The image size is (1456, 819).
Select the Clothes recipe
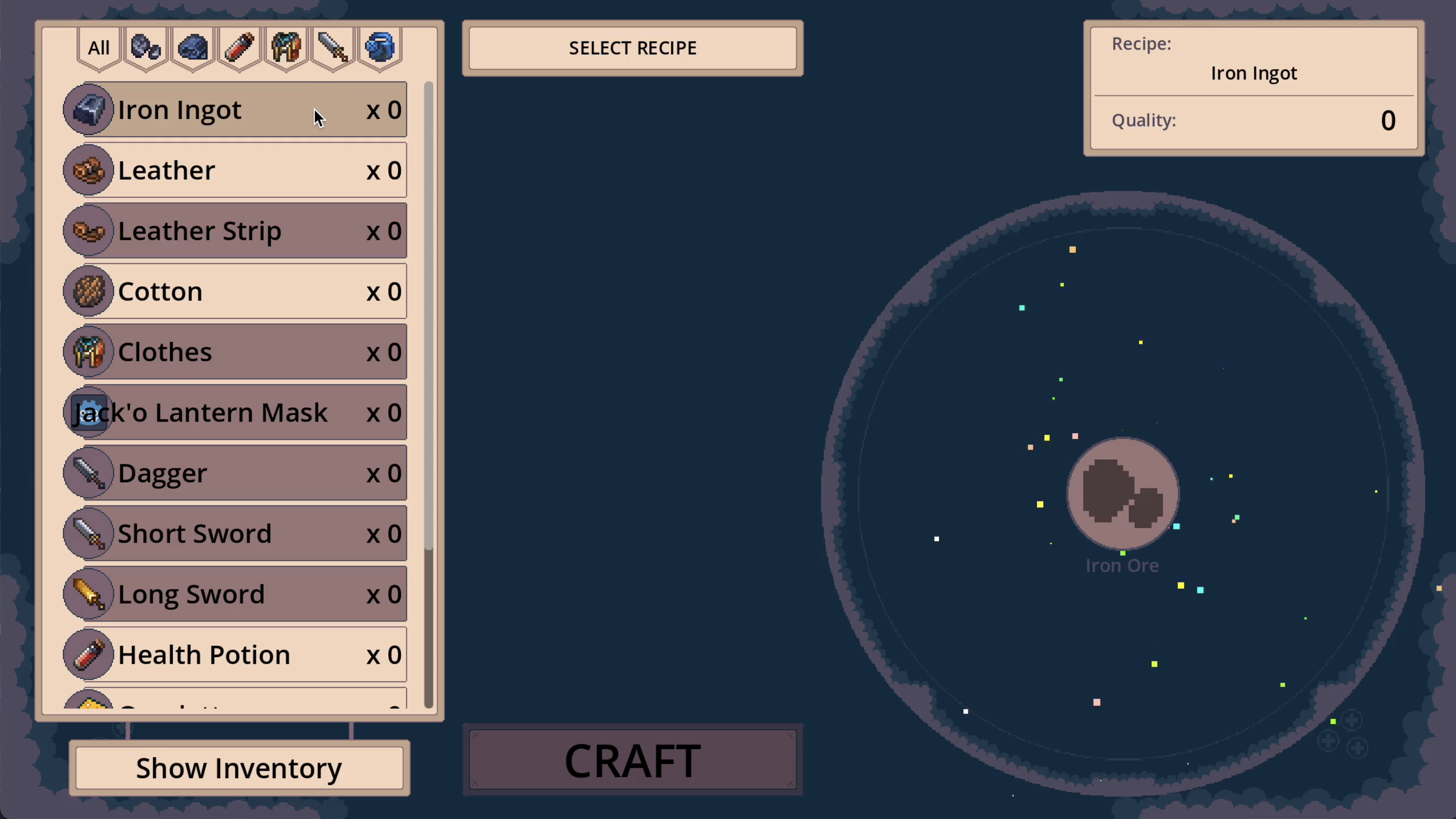(x=235, y=352)
